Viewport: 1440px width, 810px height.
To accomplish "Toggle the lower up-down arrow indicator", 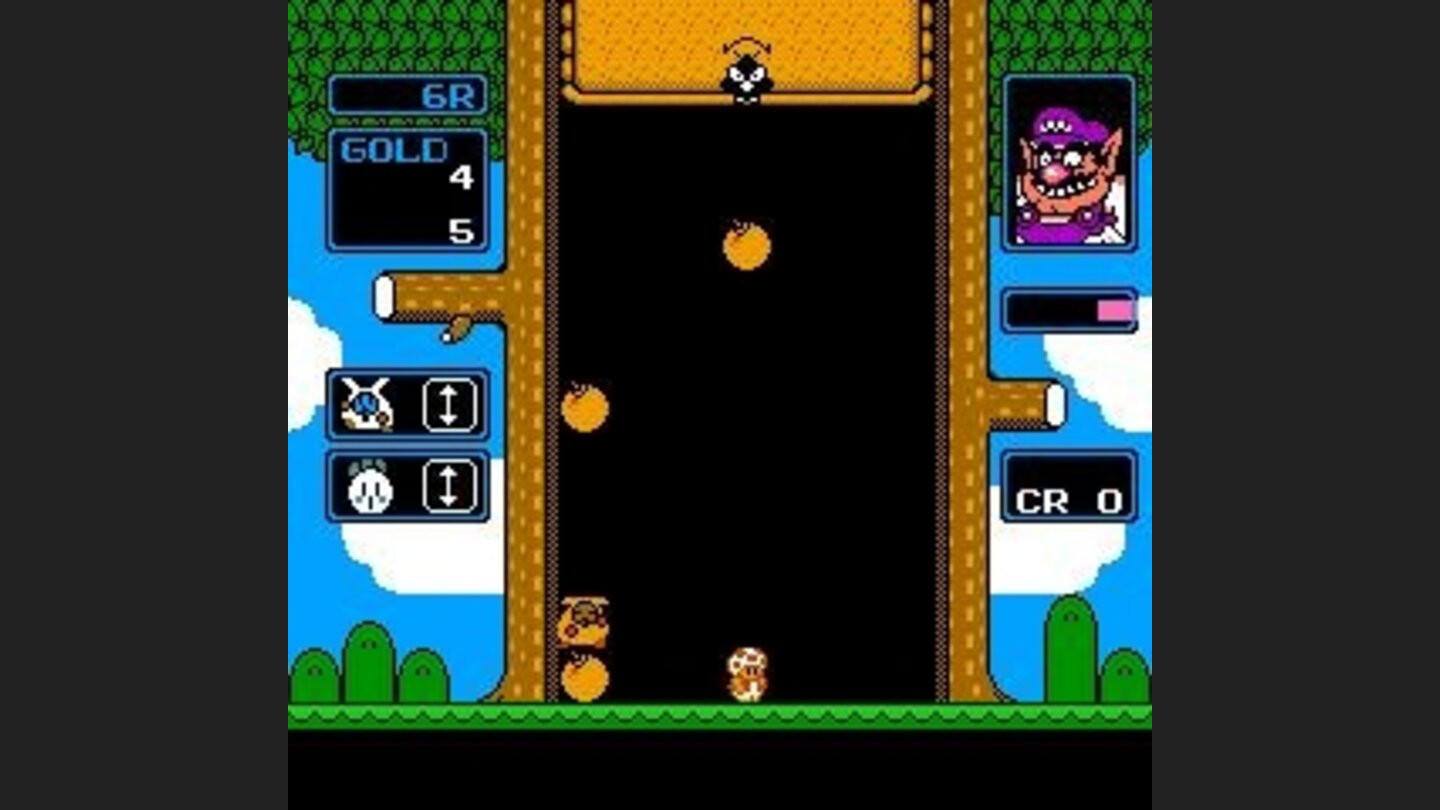I will pyautogui.click(x=451, y=488).
